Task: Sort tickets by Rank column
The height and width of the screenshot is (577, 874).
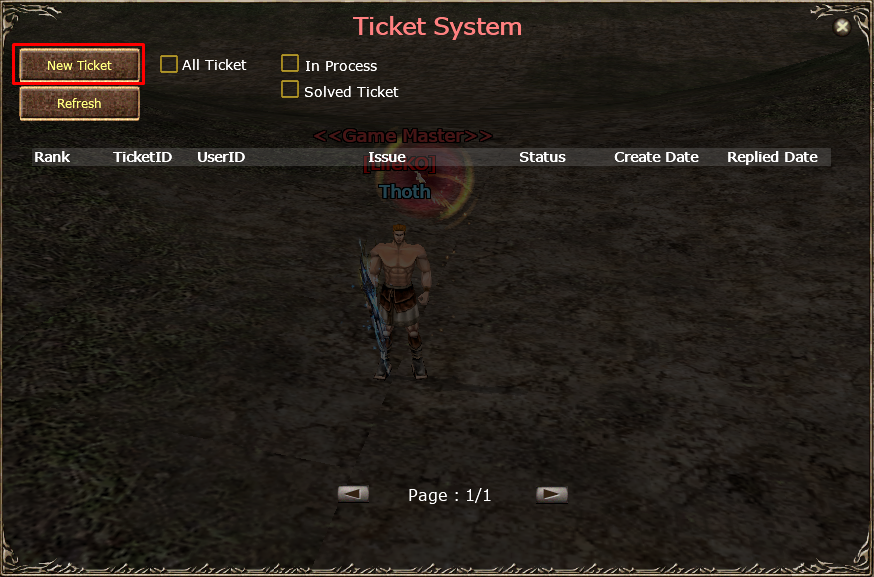Action: pyautogui.click(x=52, y=157)
